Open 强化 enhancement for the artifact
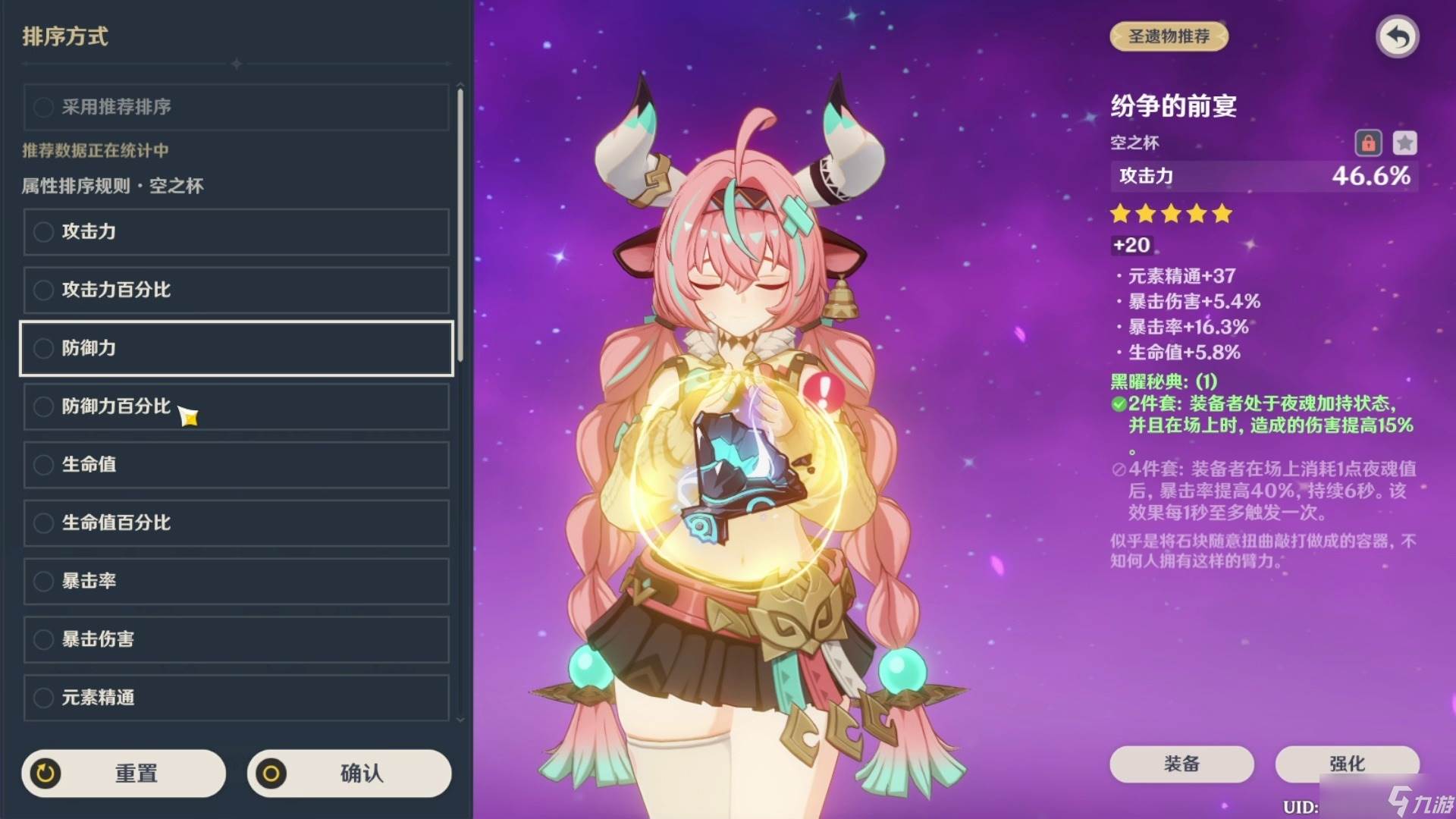 [x=1347, y=764]
